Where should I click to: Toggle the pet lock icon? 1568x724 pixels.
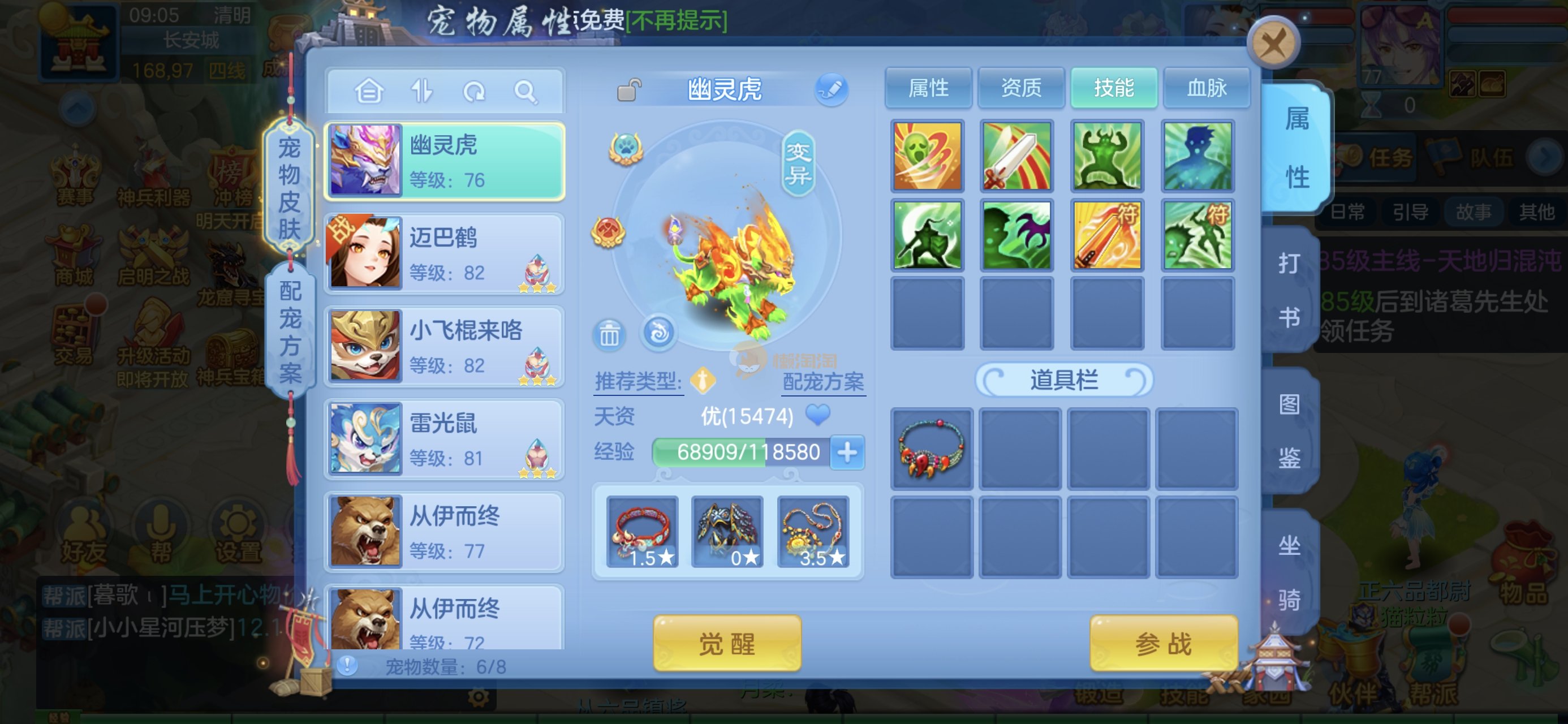coord(629,90)
